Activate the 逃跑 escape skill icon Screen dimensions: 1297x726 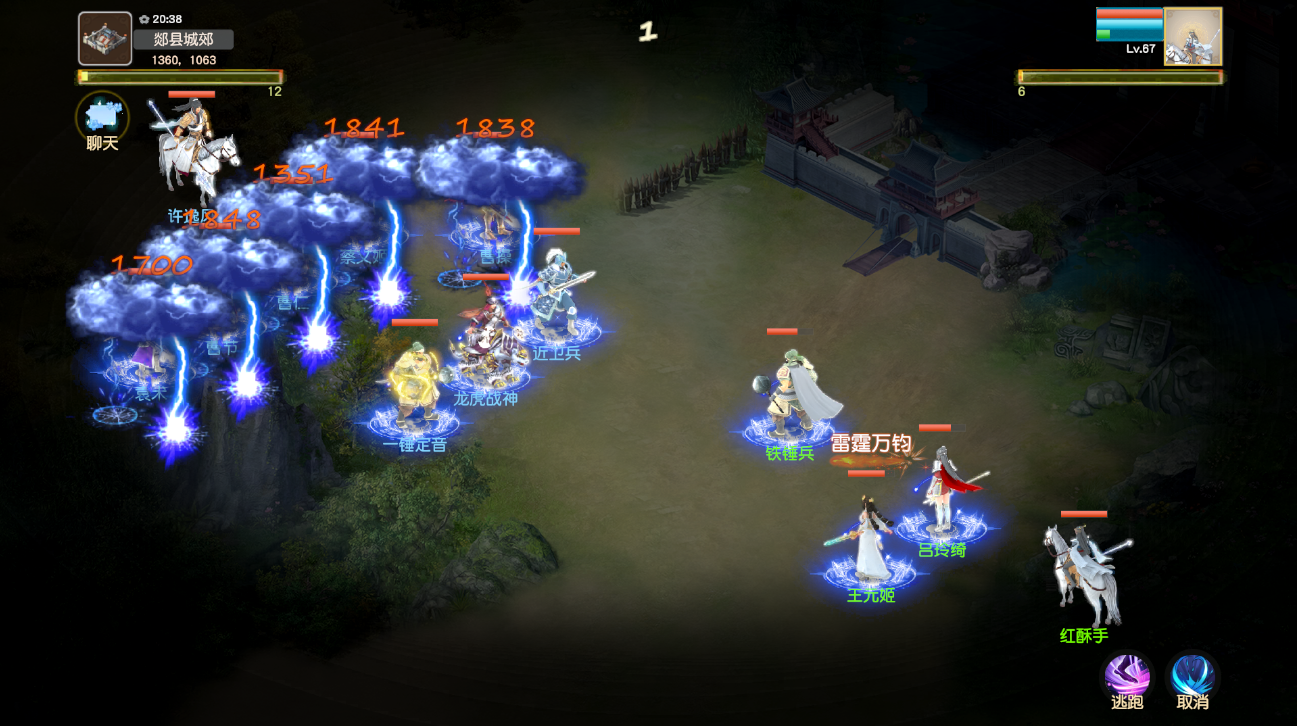[x=1128, y=677]
